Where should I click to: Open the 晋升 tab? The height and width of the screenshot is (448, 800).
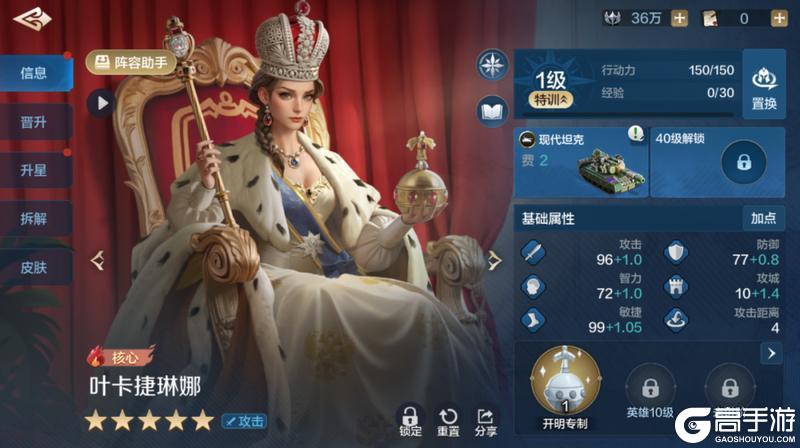coord(34,122)
